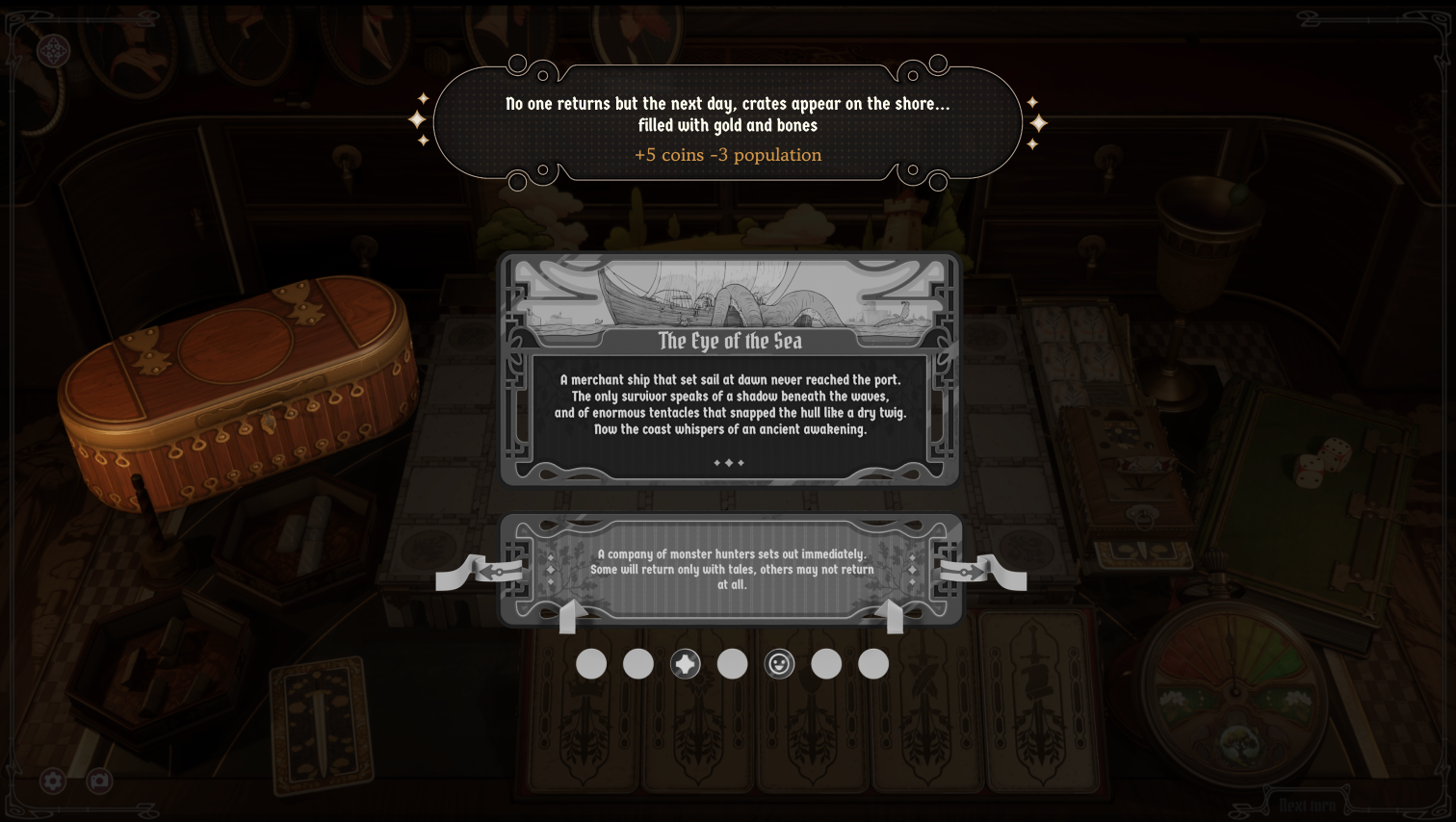The image size is (1456, 822).
Task: Toggle the last white dot indicator
Action: point(872,663)
